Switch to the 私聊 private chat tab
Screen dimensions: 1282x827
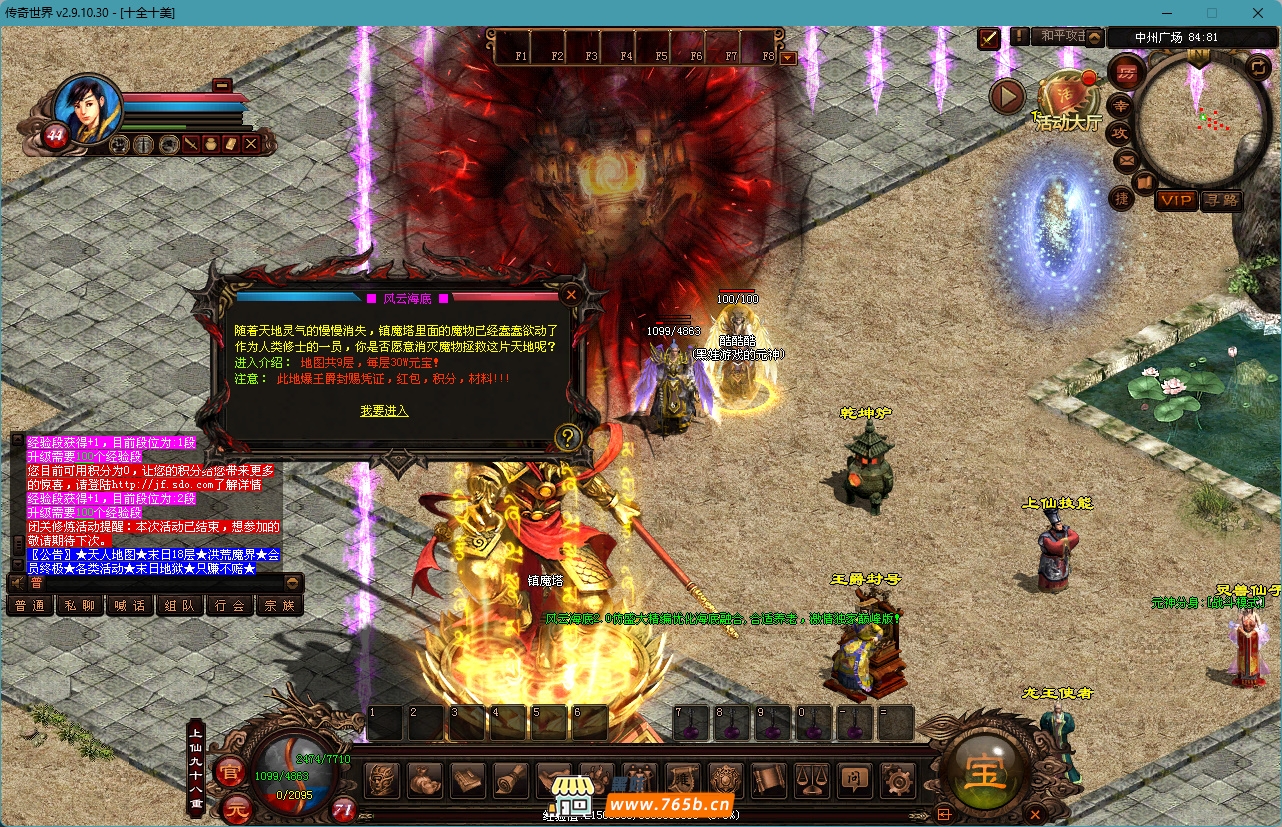coord(80,605)
